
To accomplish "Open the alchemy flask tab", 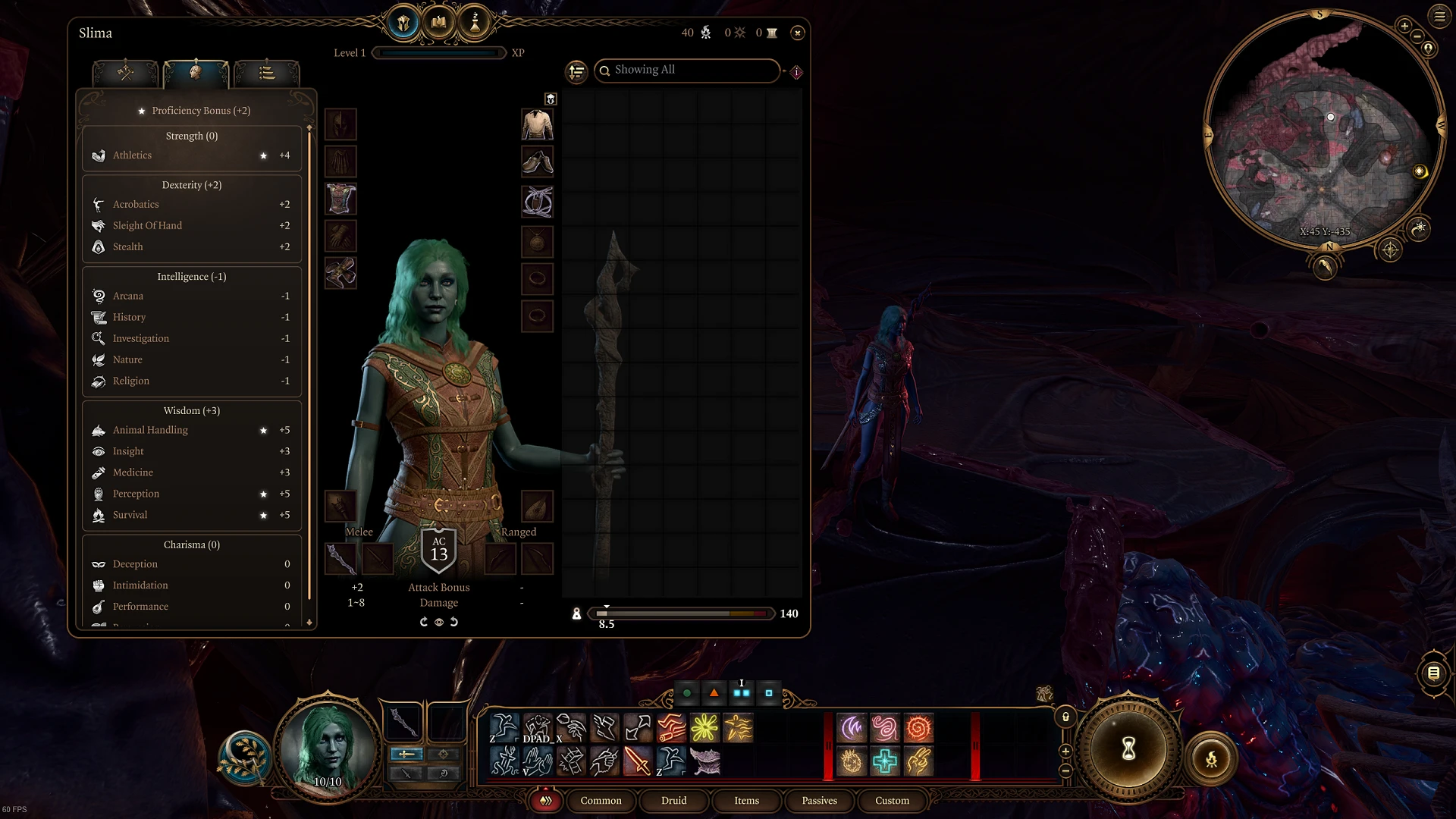I will [475, 23].
